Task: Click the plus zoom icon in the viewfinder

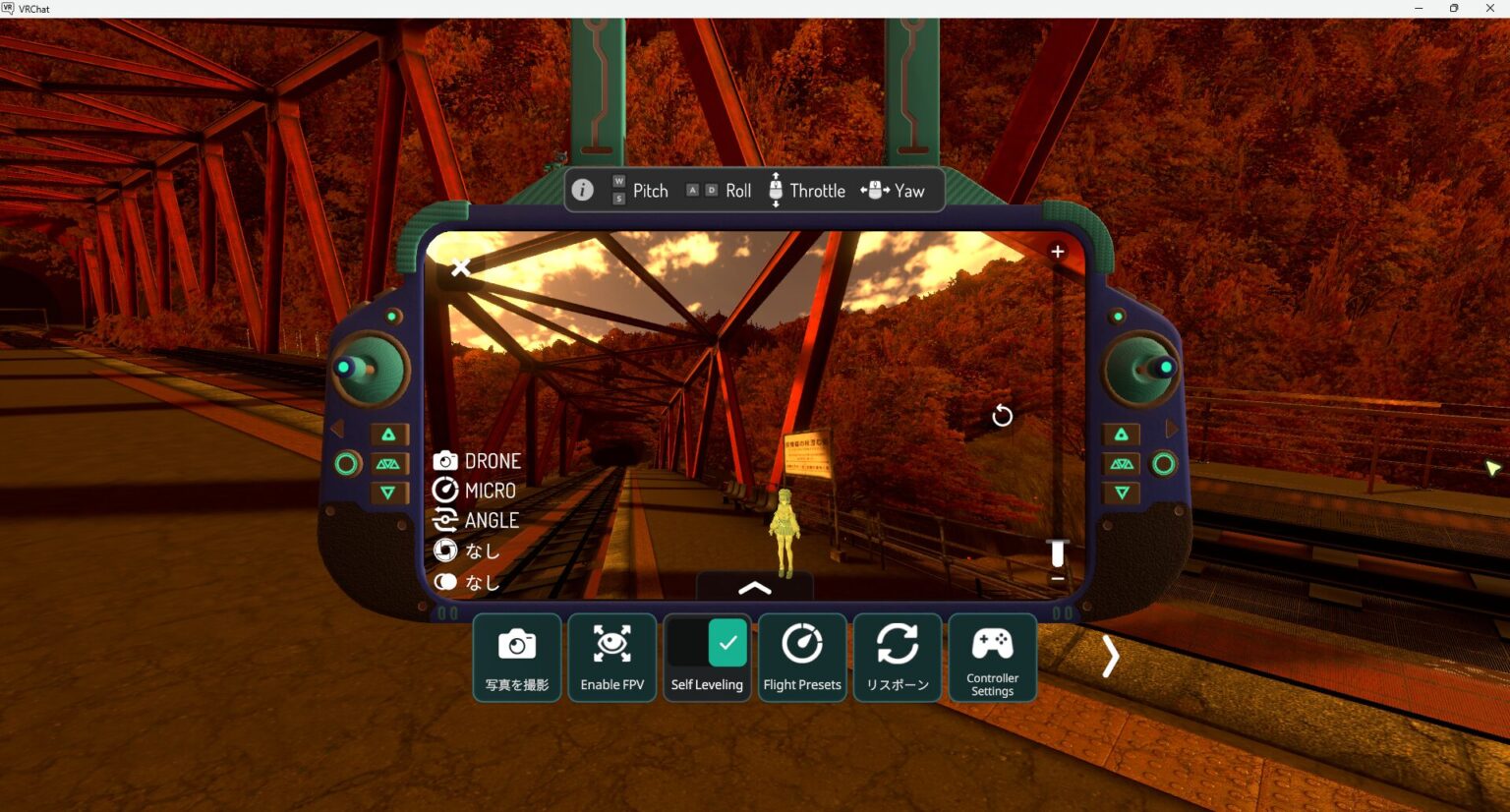Action: [x=1057, y=251]
